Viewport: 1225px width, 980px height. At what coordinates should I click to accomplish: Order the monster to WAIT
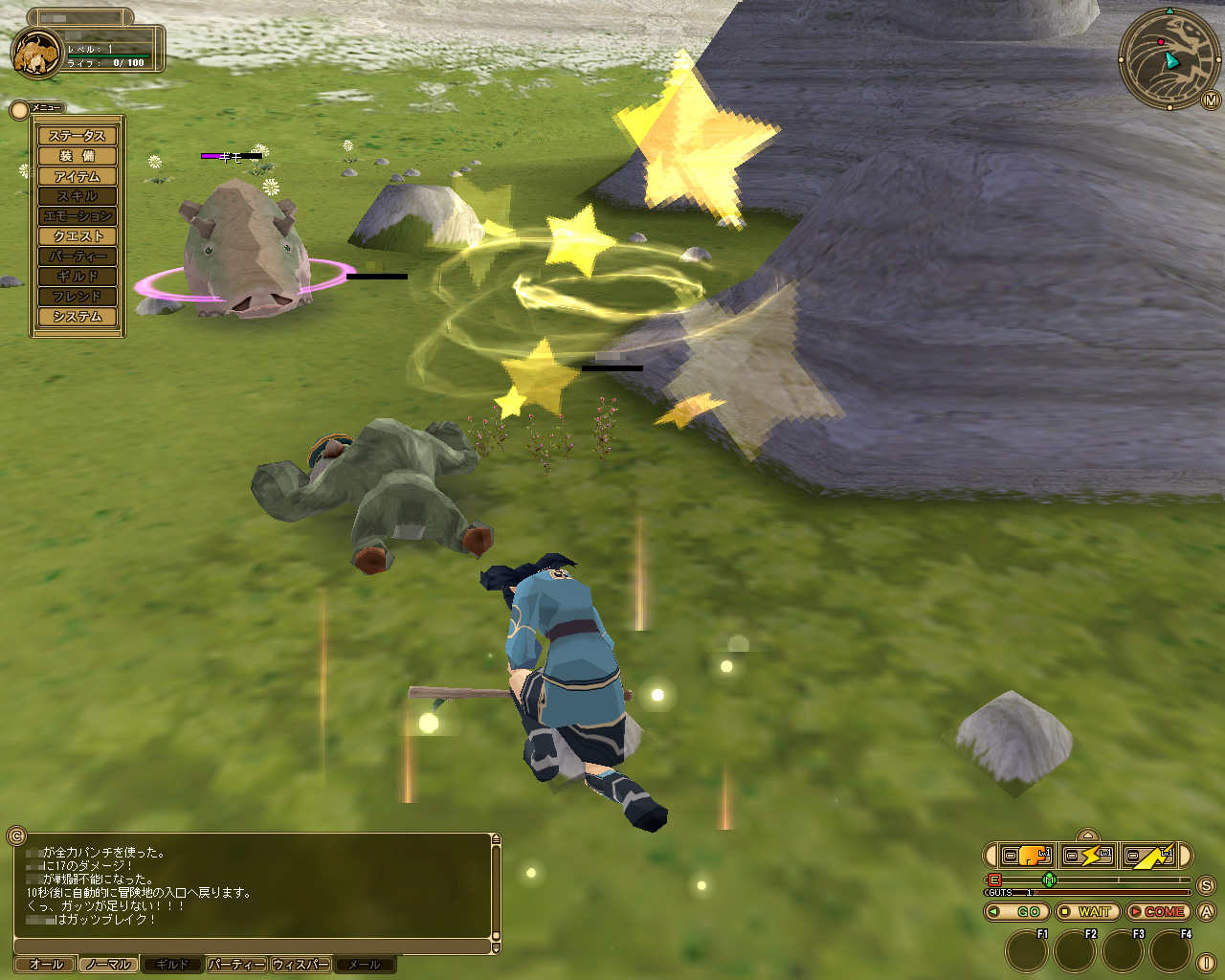pos(1088,912)
